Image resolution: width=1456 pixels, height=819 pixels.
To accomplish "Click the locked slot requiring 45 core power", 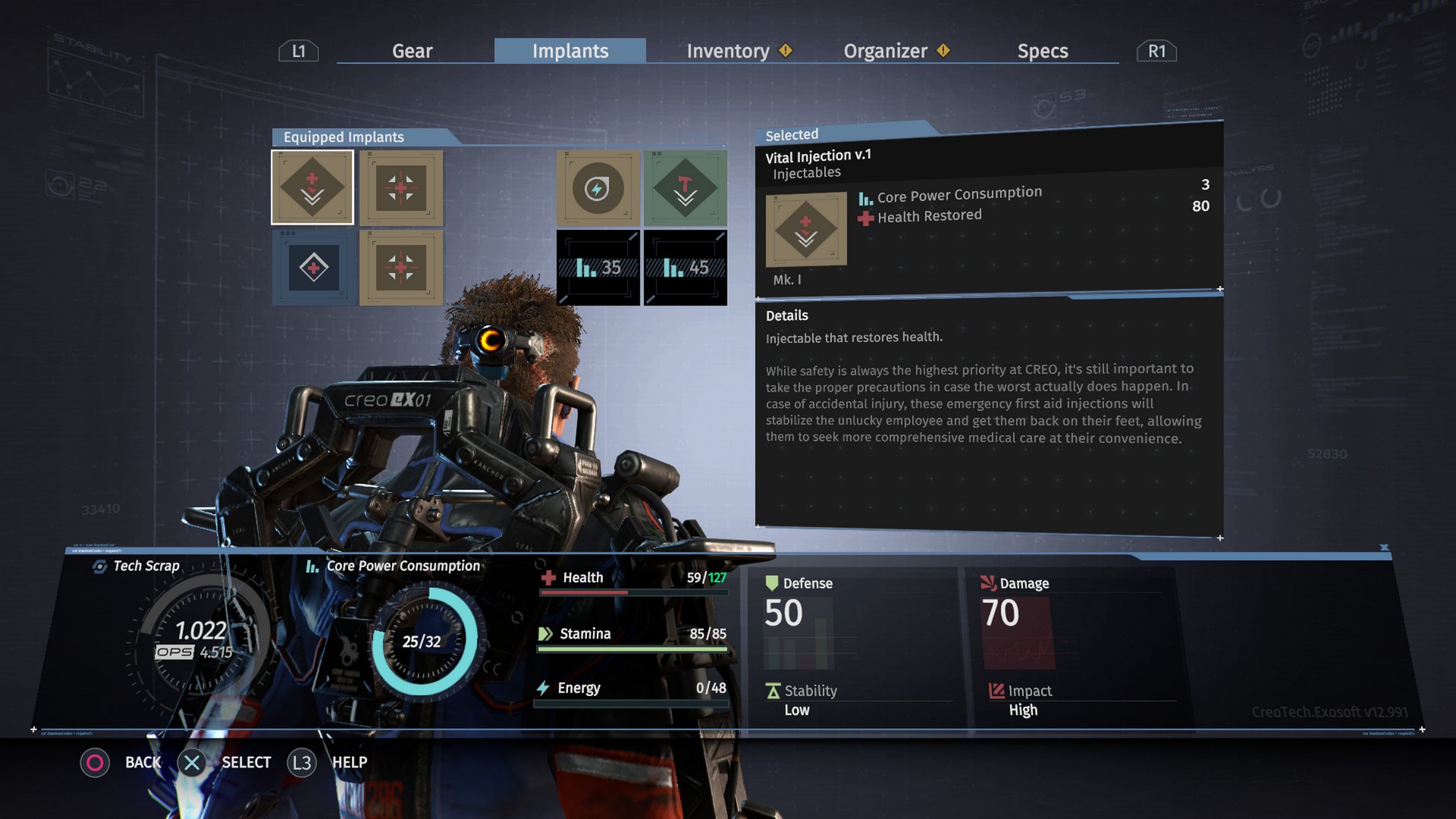I will (x=686, y=268).
